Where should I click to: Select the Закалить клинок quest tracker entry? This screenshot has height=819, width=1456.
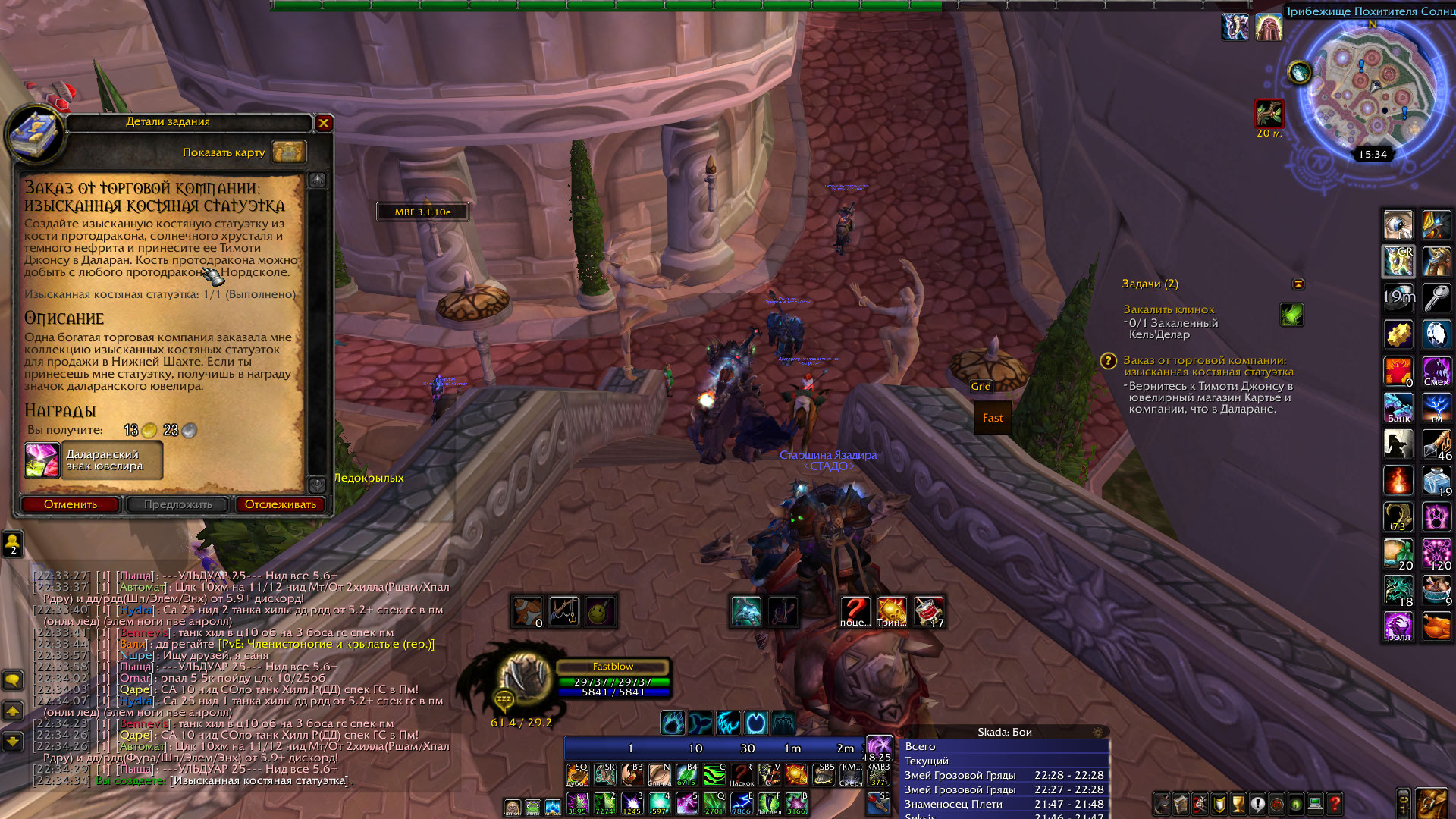1169,309
